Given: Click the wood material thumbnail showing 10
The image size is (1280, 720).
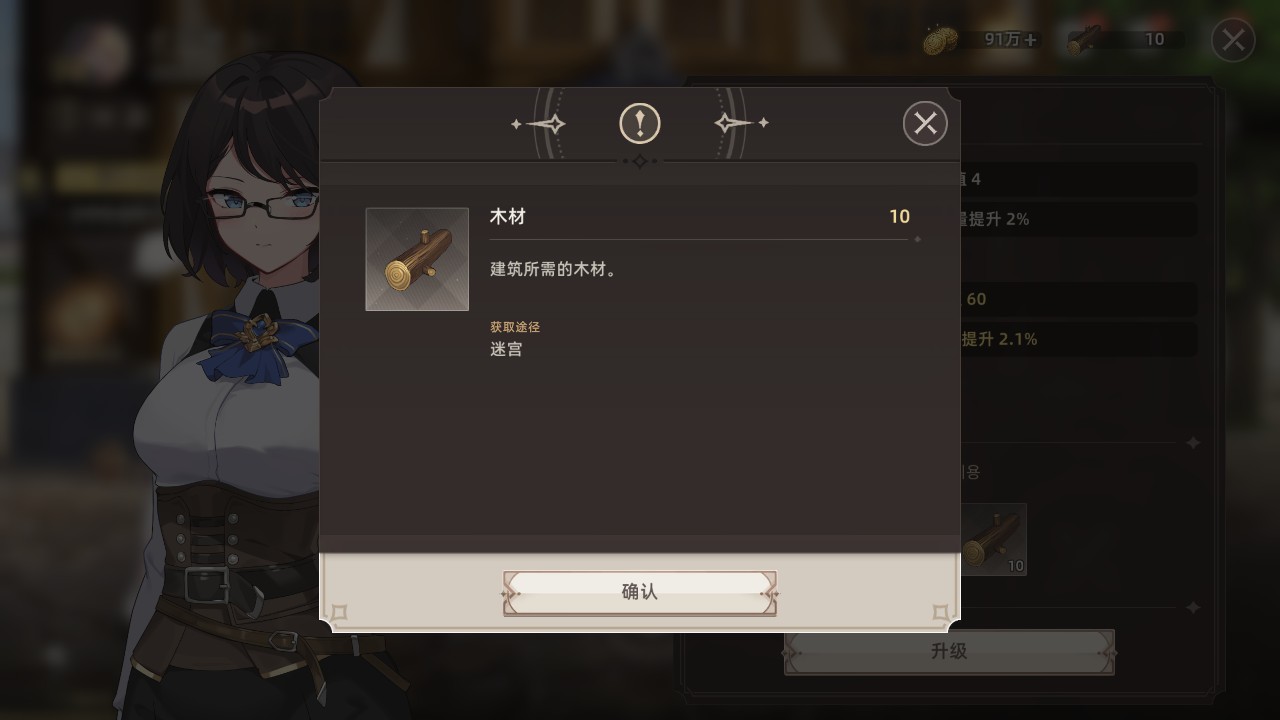Looking at the screenshot, I should coord(997,538).
